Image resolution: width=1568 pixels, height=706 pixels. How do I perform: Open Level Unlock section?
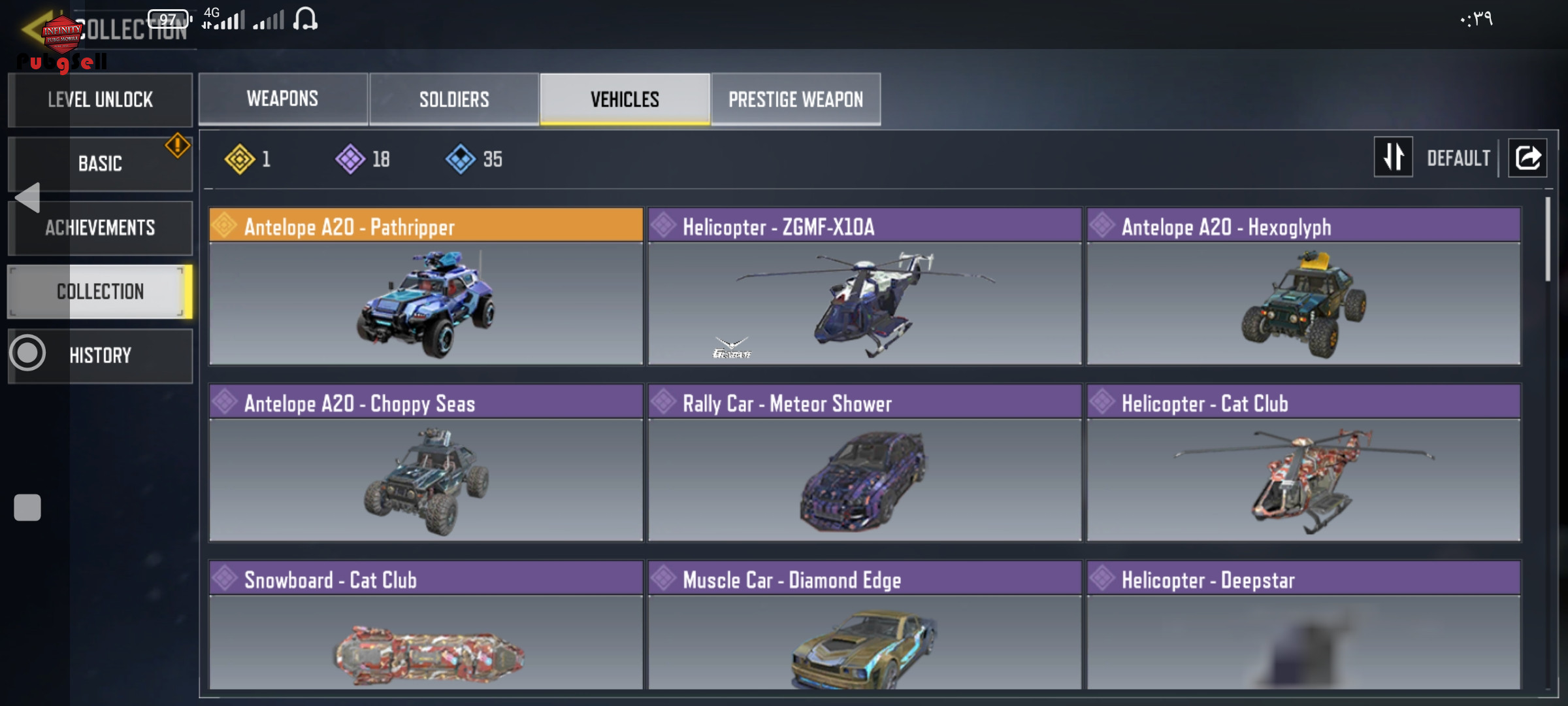(x=100, y=99)
